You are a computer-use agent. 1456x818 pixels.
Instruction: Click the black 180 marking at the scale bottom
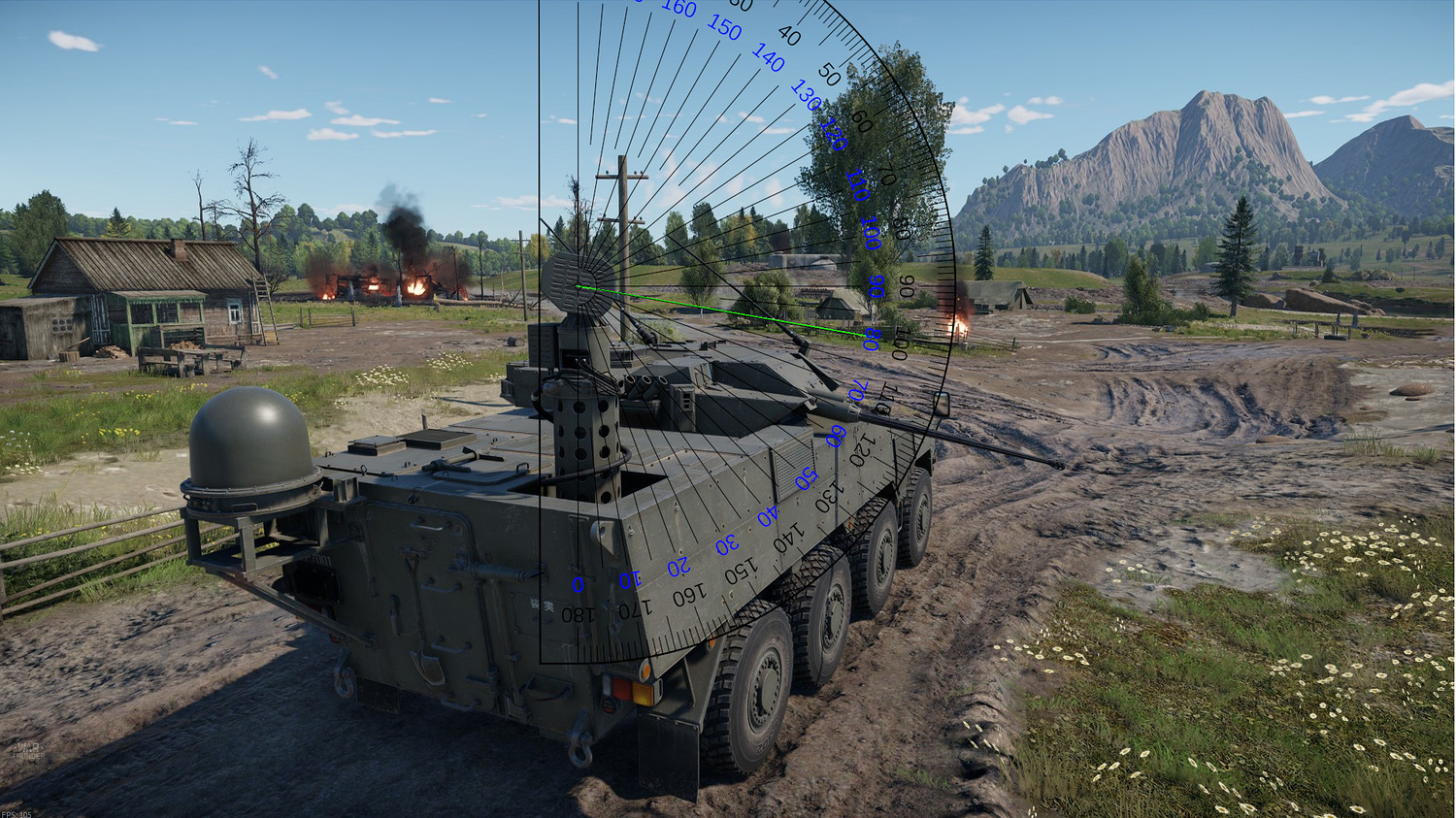577,612
